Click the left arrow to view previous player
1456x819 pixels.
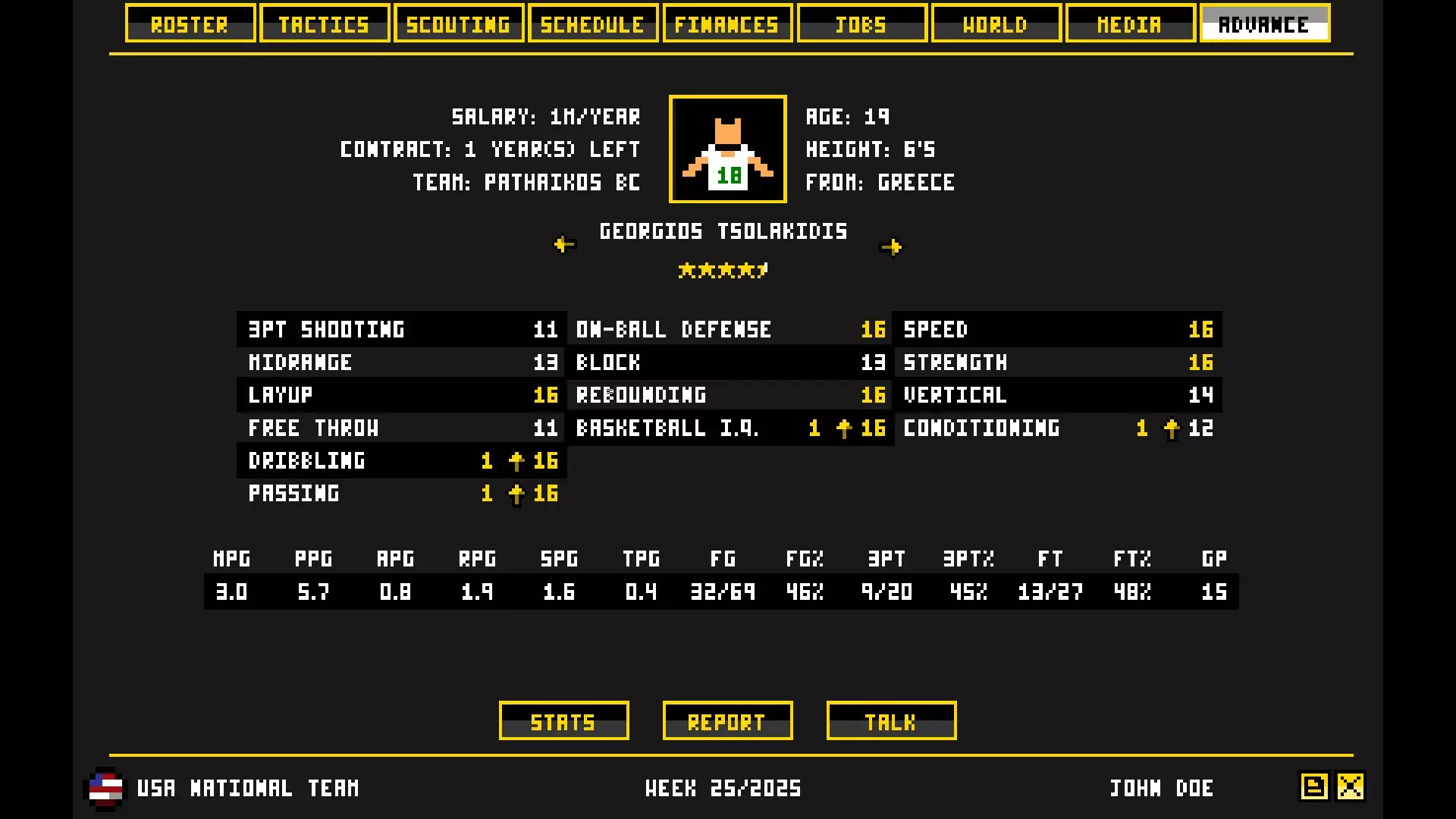pos(564,245)
